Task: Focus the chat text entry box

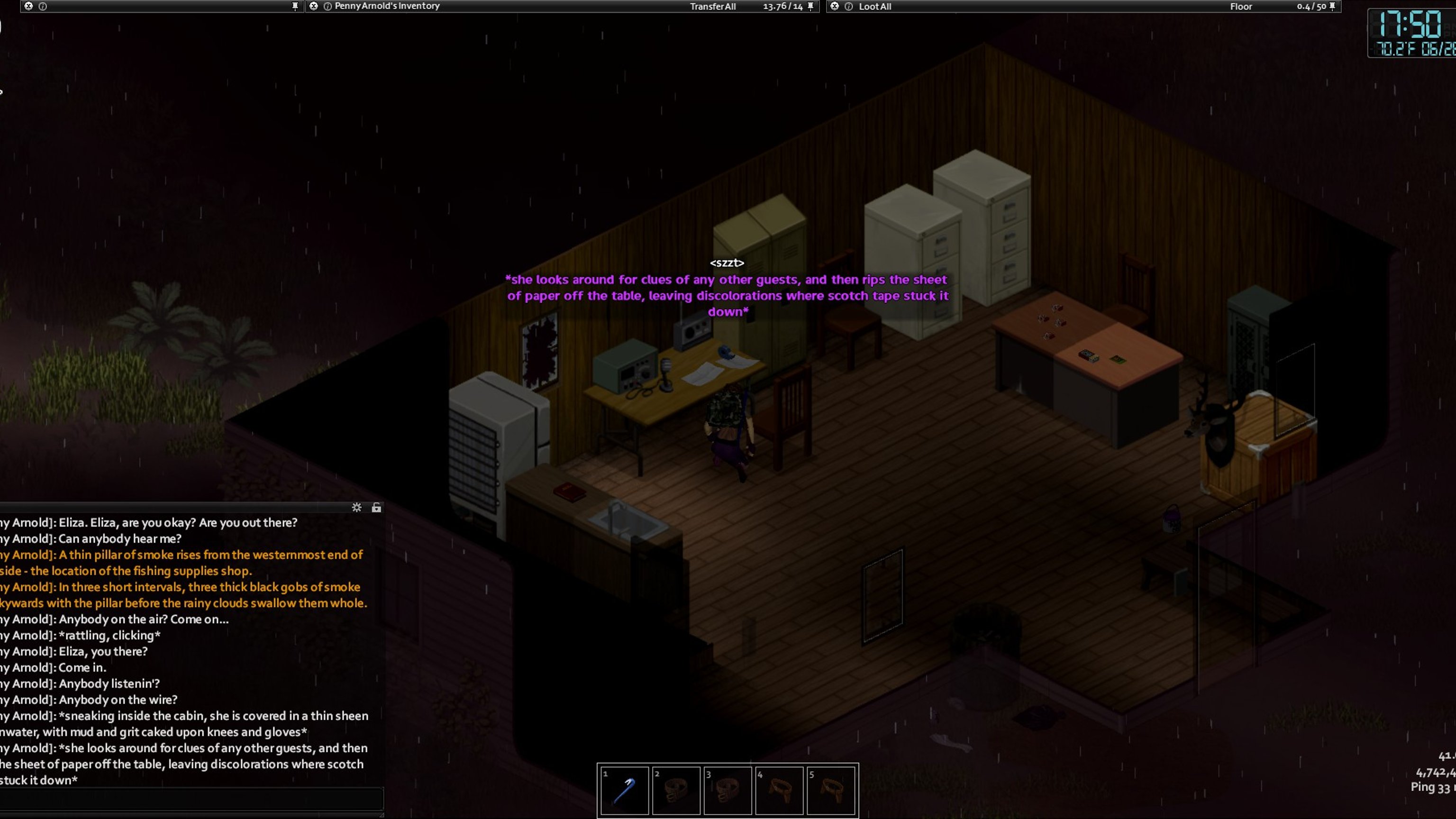Action: (191, 799)
